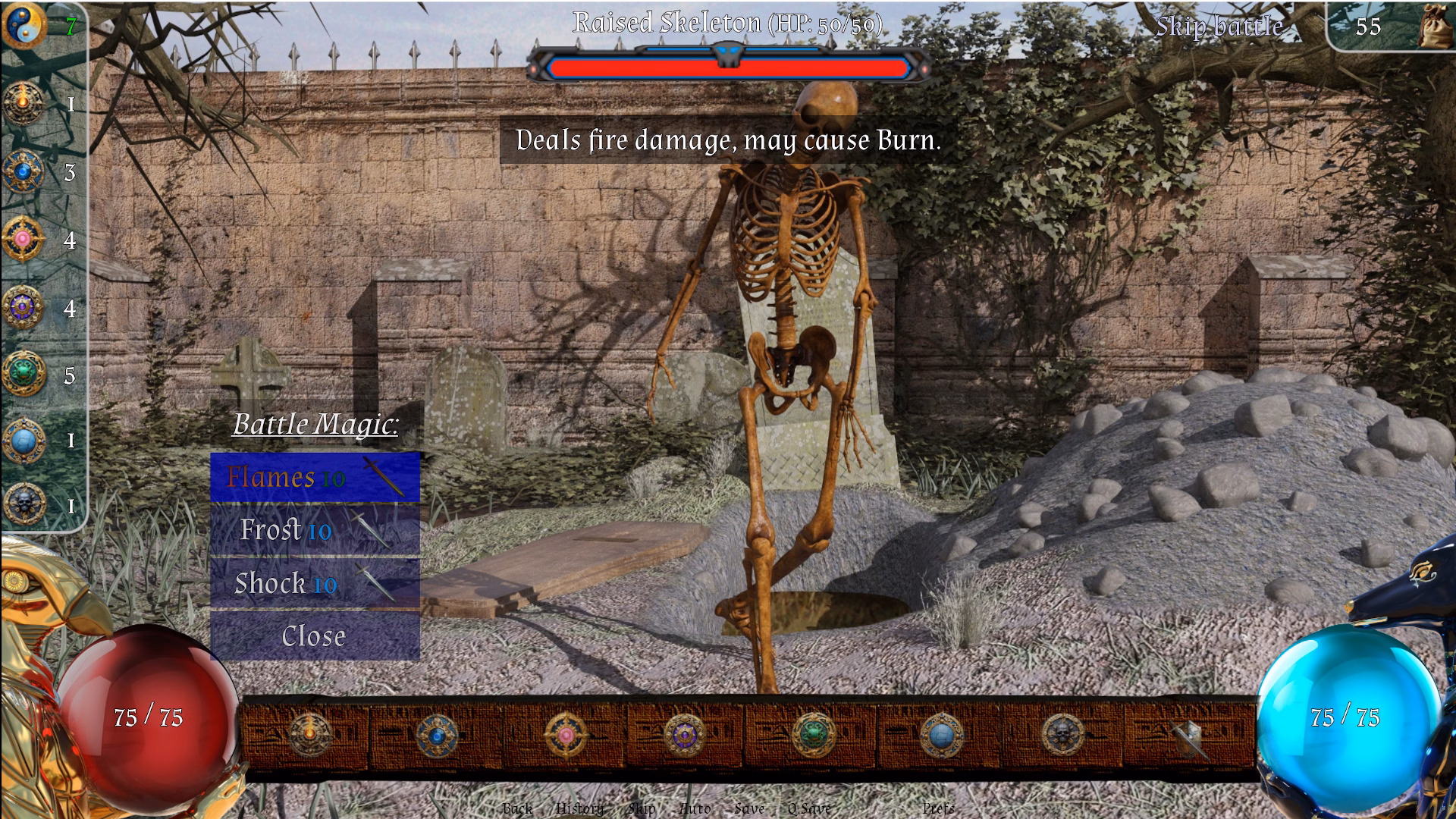Enable Skip mode from the bottom bar
The width and height of the screenshot is (1456, 819).
[x=641, y=810]
